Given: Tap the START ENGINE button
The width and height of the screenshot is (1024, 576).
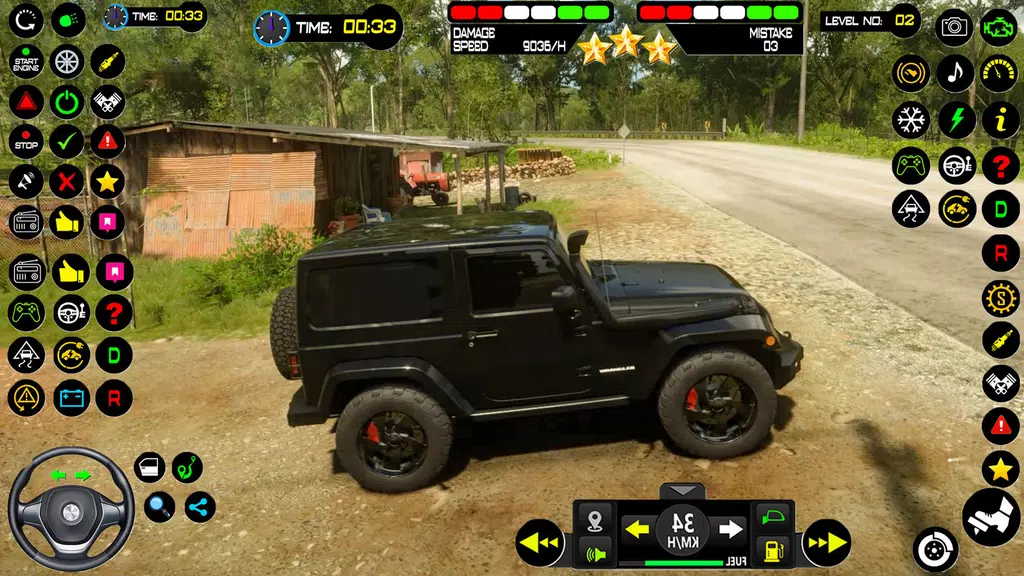Looking at the screenshot, I should click(26, 62).
